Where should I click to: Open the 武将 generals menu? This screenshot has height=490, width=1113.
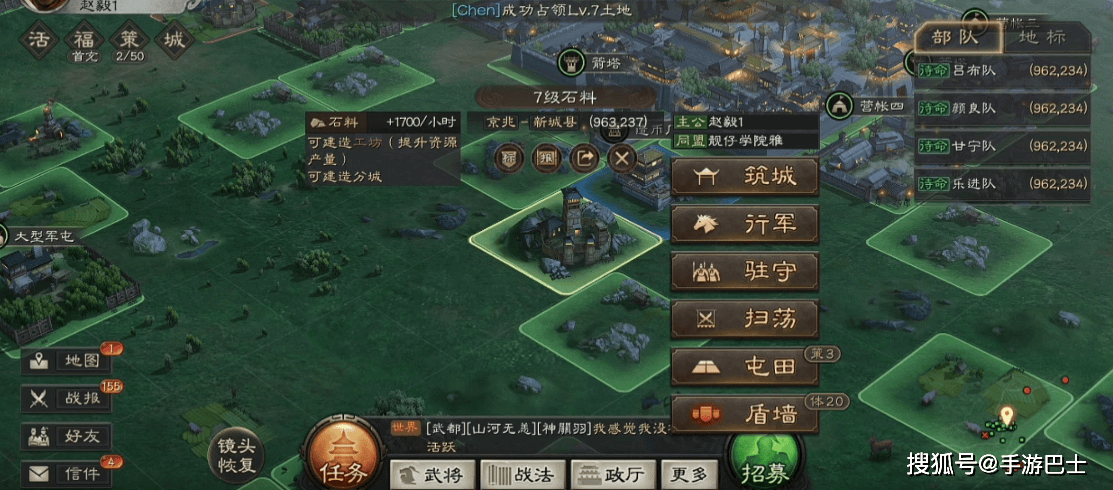(431, 474)
